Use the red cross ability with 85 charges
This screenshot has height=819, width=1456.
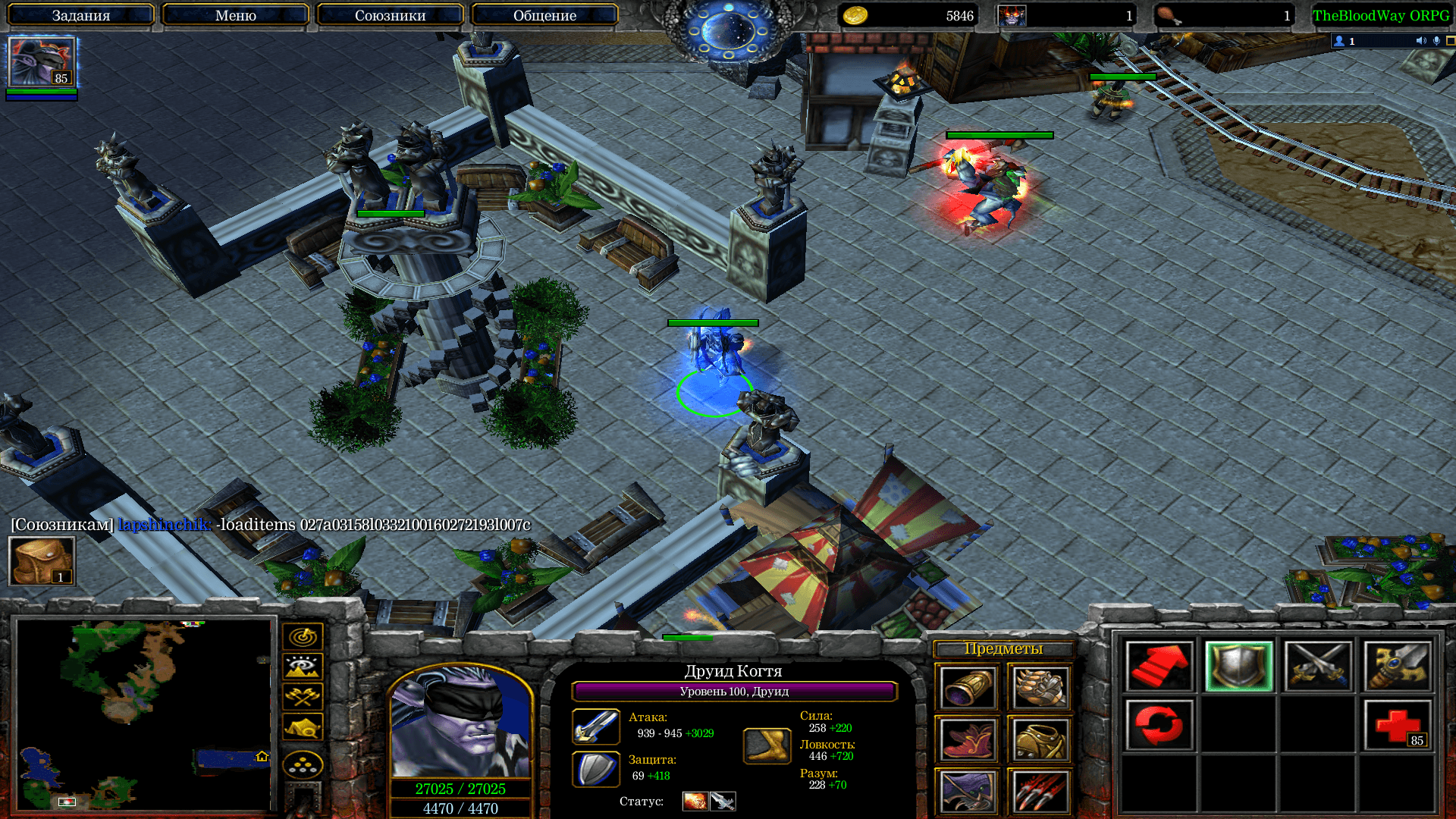(1398, 726)
